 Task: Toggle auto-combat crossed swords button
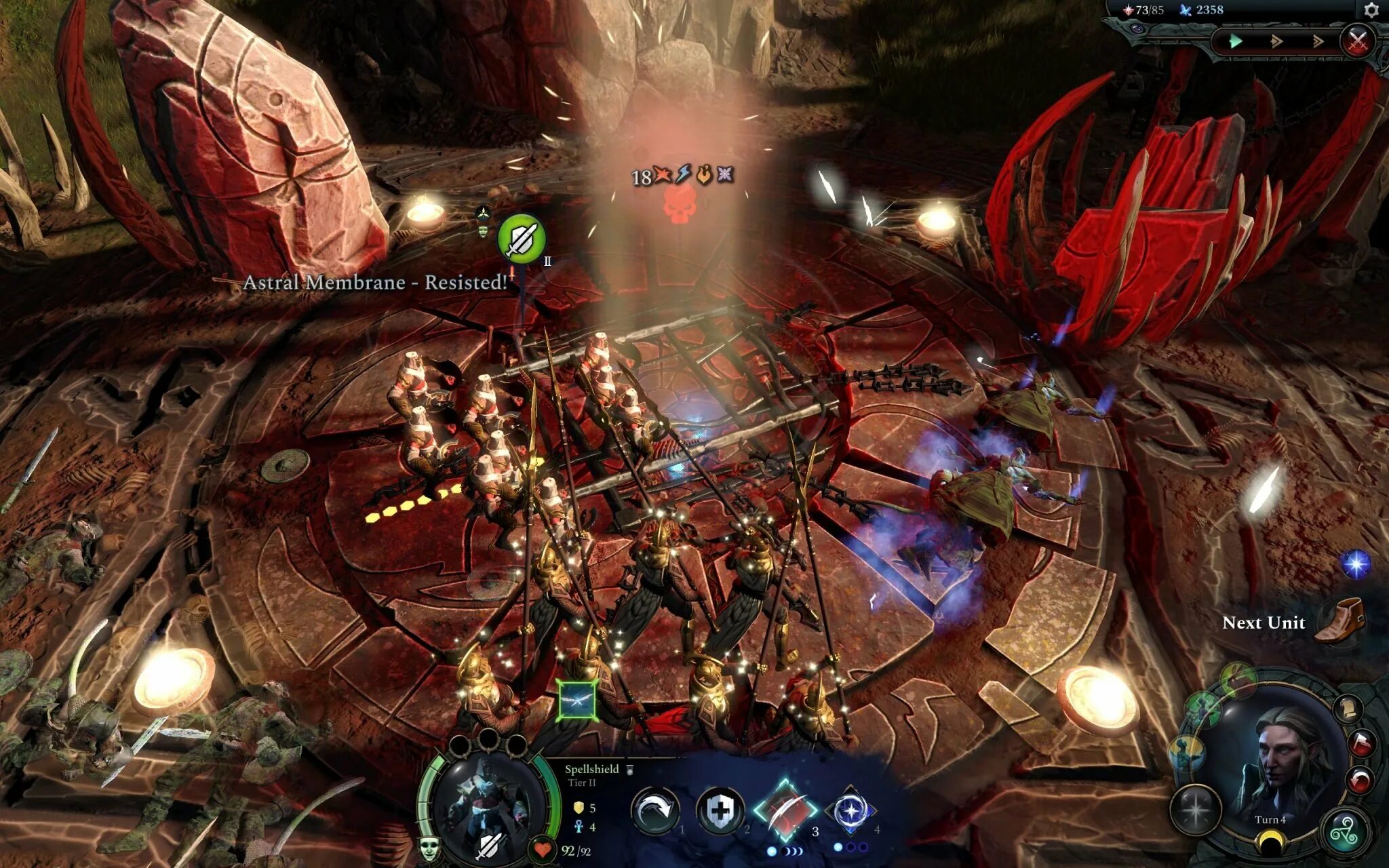pos(1357,41)
